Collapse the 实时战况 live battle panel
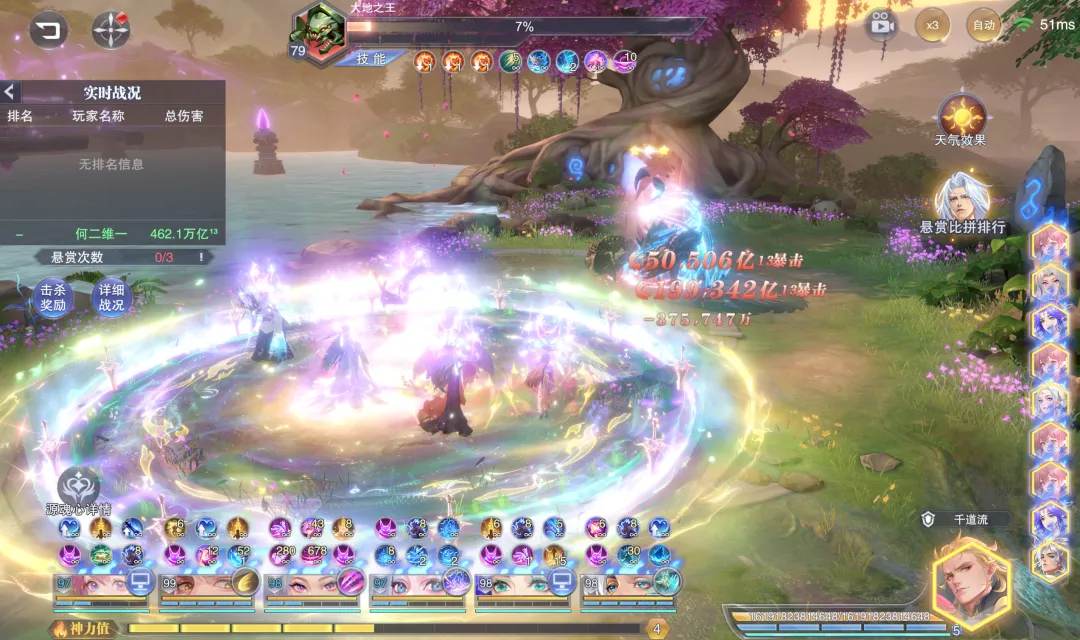 (x=10, y=92)
